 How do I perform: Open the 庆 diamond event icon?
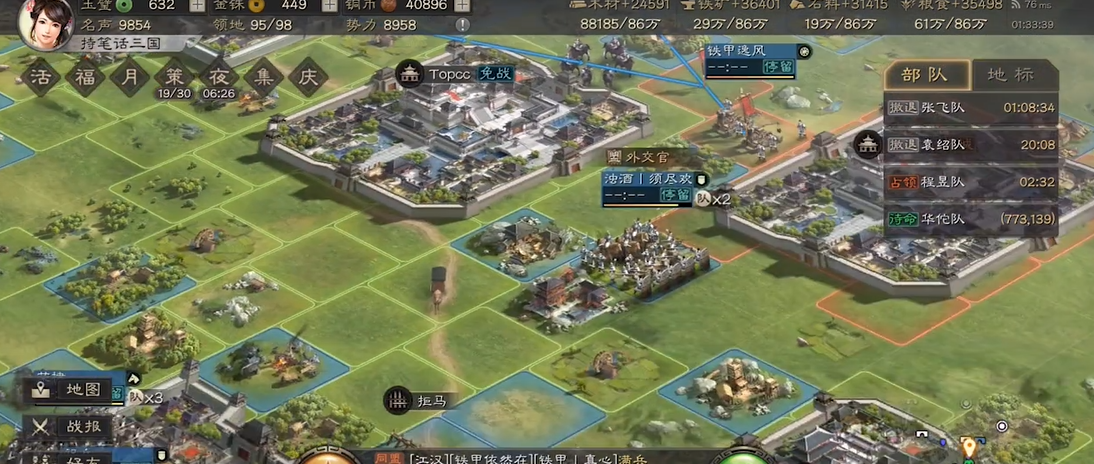tap(308, 76)
